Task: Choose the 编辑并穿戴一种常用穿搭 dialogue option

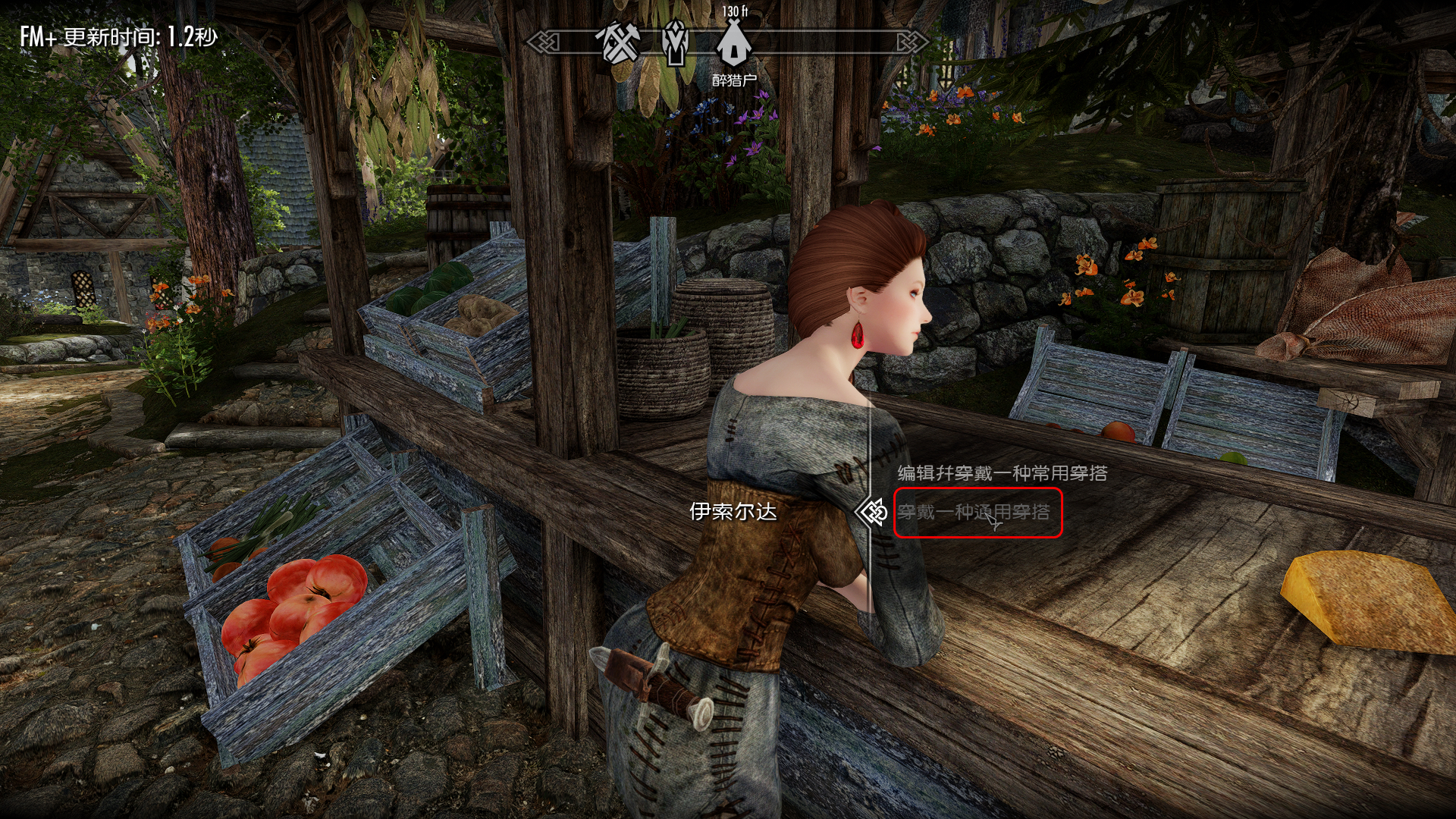Action: tap(1002, 474)
